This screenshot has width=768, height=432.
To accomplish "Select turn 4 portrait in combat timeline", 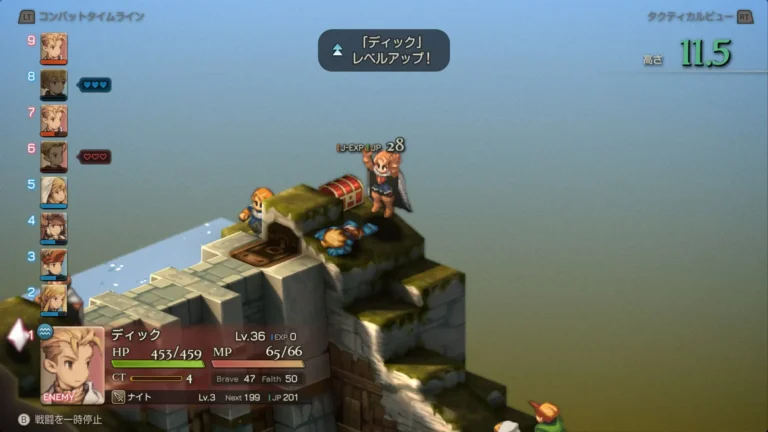I will (x=54, y=227).
